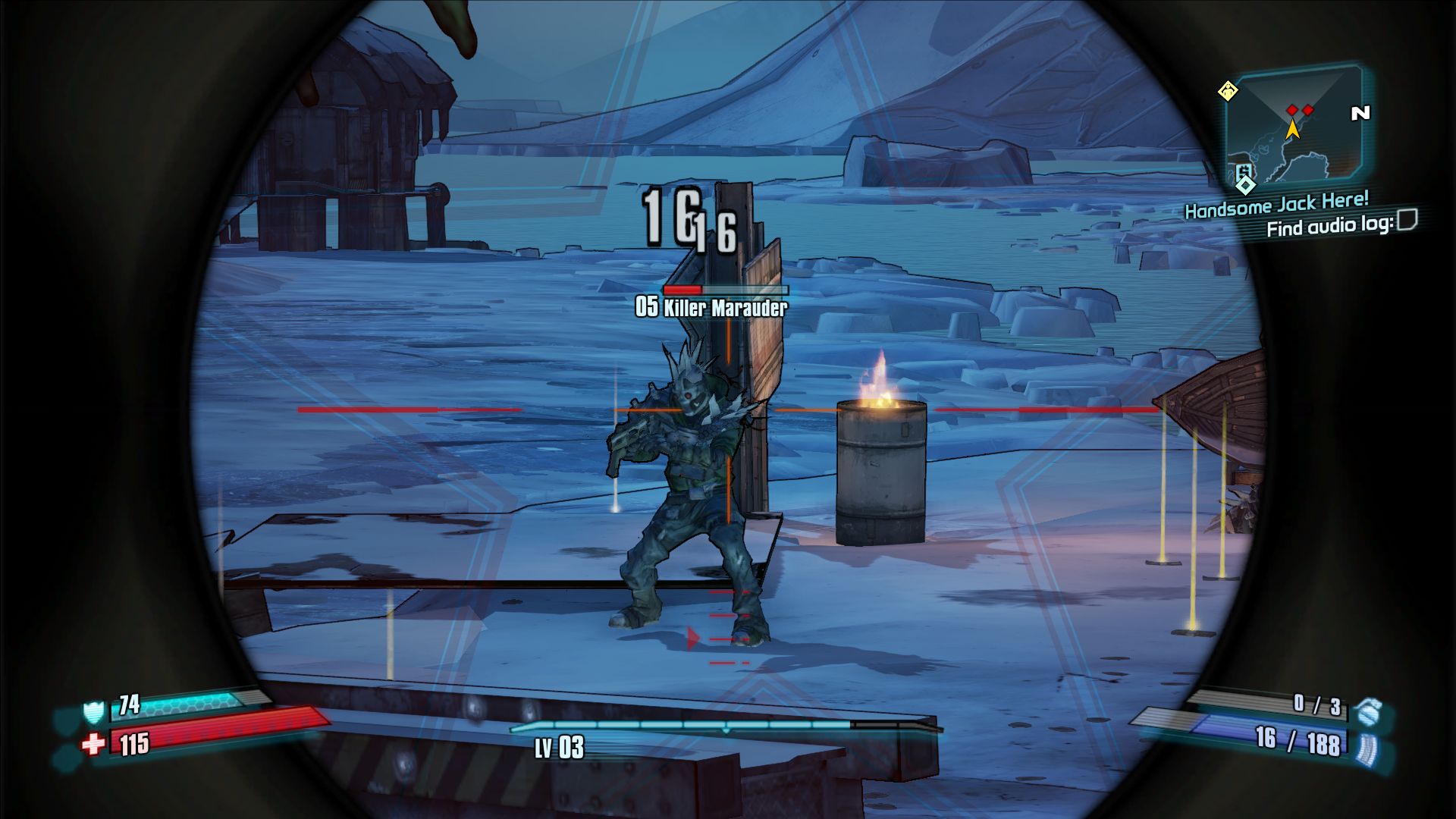Viewport: 1456px width, 819px height.
Task: Click the grenade icon
Action: (1369, 711)
